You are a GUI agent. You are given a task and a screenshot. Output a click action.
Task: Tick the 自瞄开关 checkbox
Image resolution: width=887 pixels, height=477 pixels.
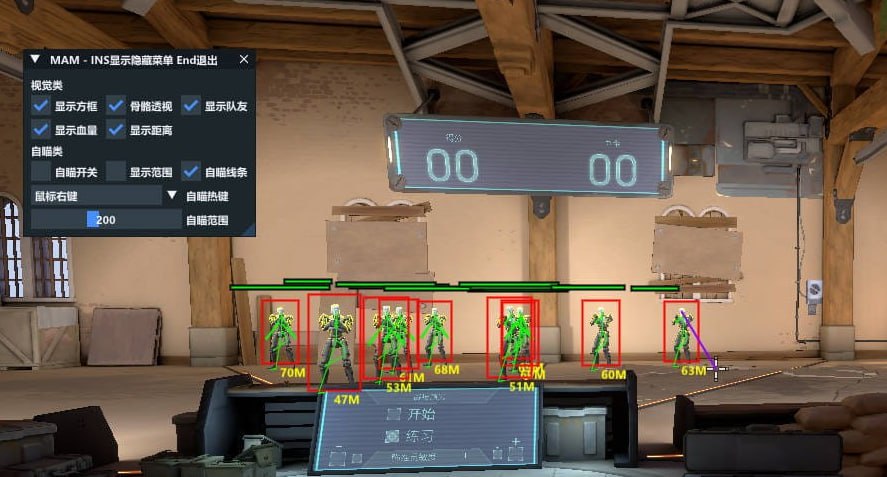pyautogui.click(x=41, y=172)
